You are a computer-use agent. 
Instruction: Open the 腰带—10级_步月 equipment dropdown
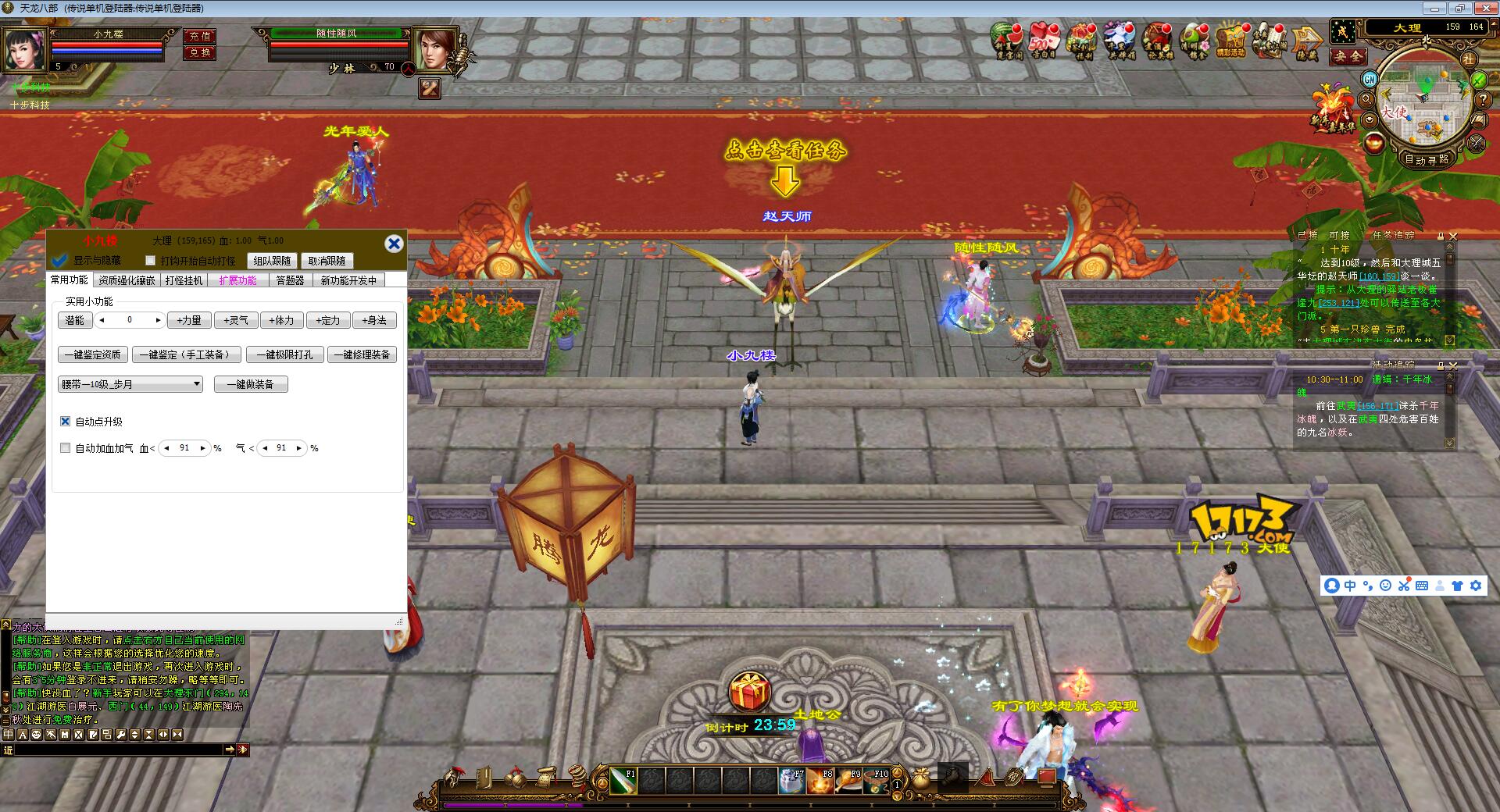(198, 383)
